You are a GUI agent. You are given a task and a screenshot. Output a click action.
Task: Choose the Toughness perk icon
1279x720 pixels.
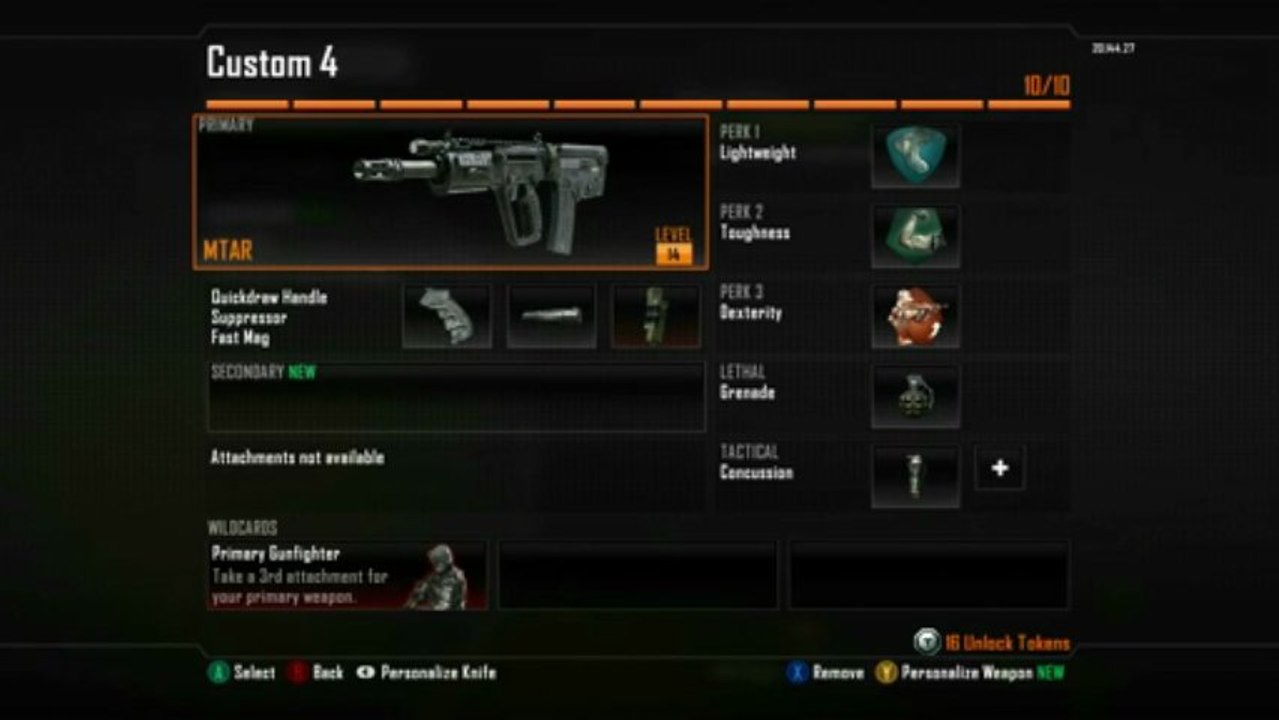click(915, 236)
